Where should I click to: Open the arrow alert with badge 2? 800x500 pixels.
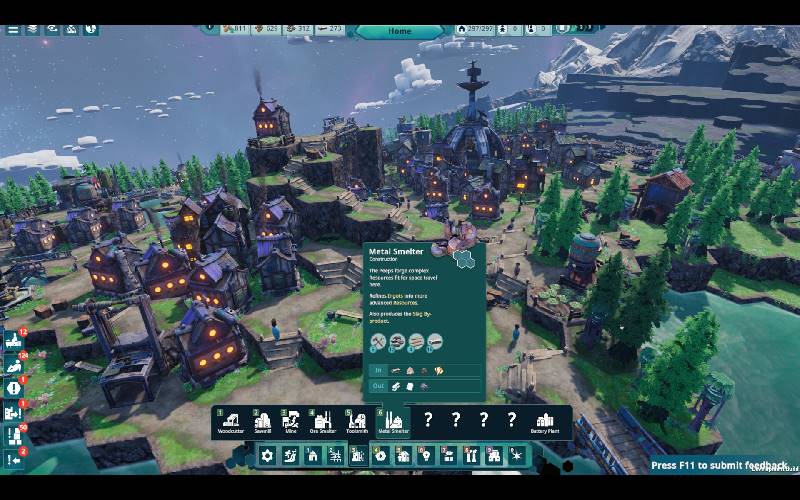coord(13,460)
